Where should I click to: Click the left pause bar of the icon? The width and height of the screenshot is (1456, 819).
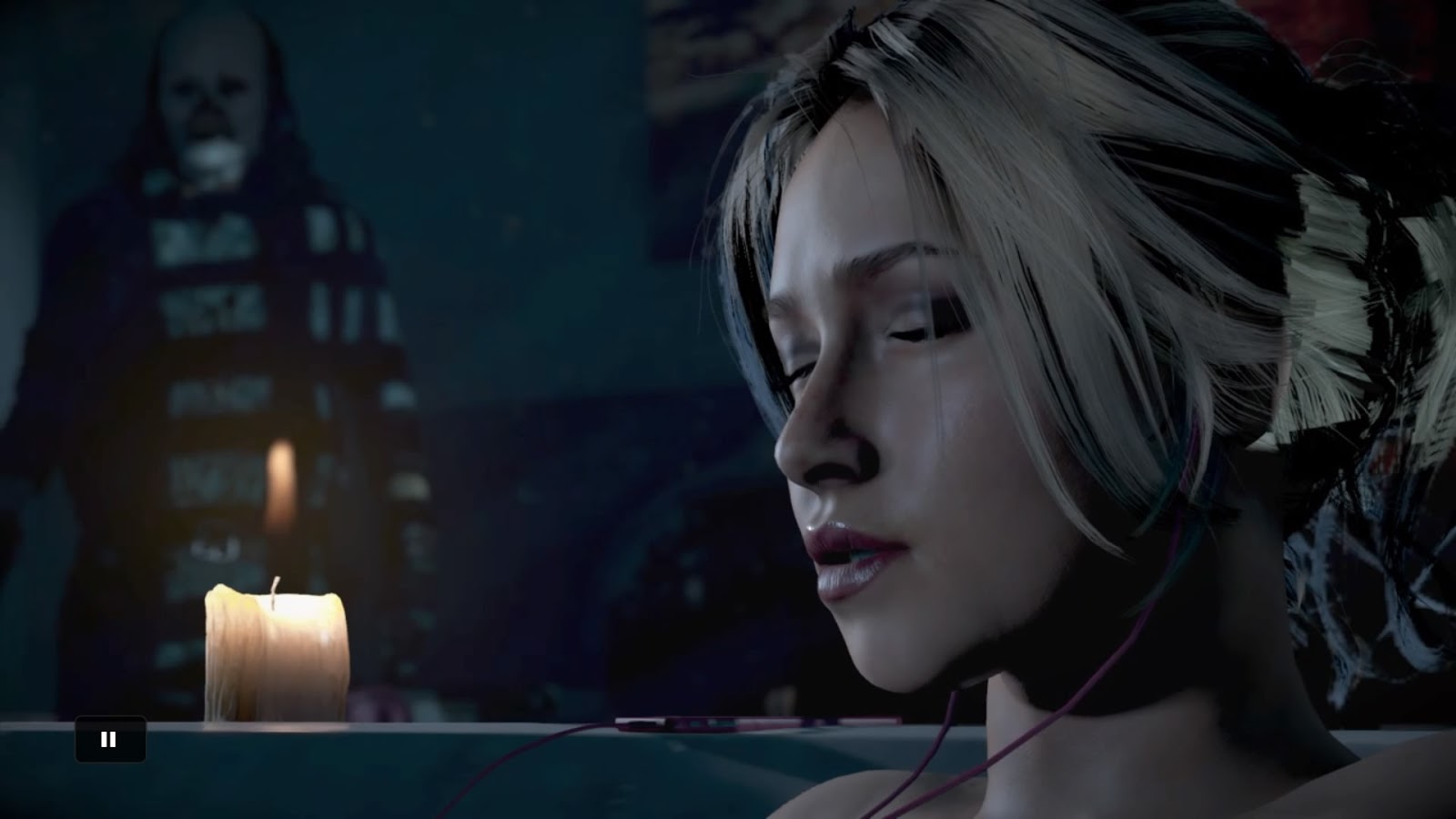coord(105,739)
